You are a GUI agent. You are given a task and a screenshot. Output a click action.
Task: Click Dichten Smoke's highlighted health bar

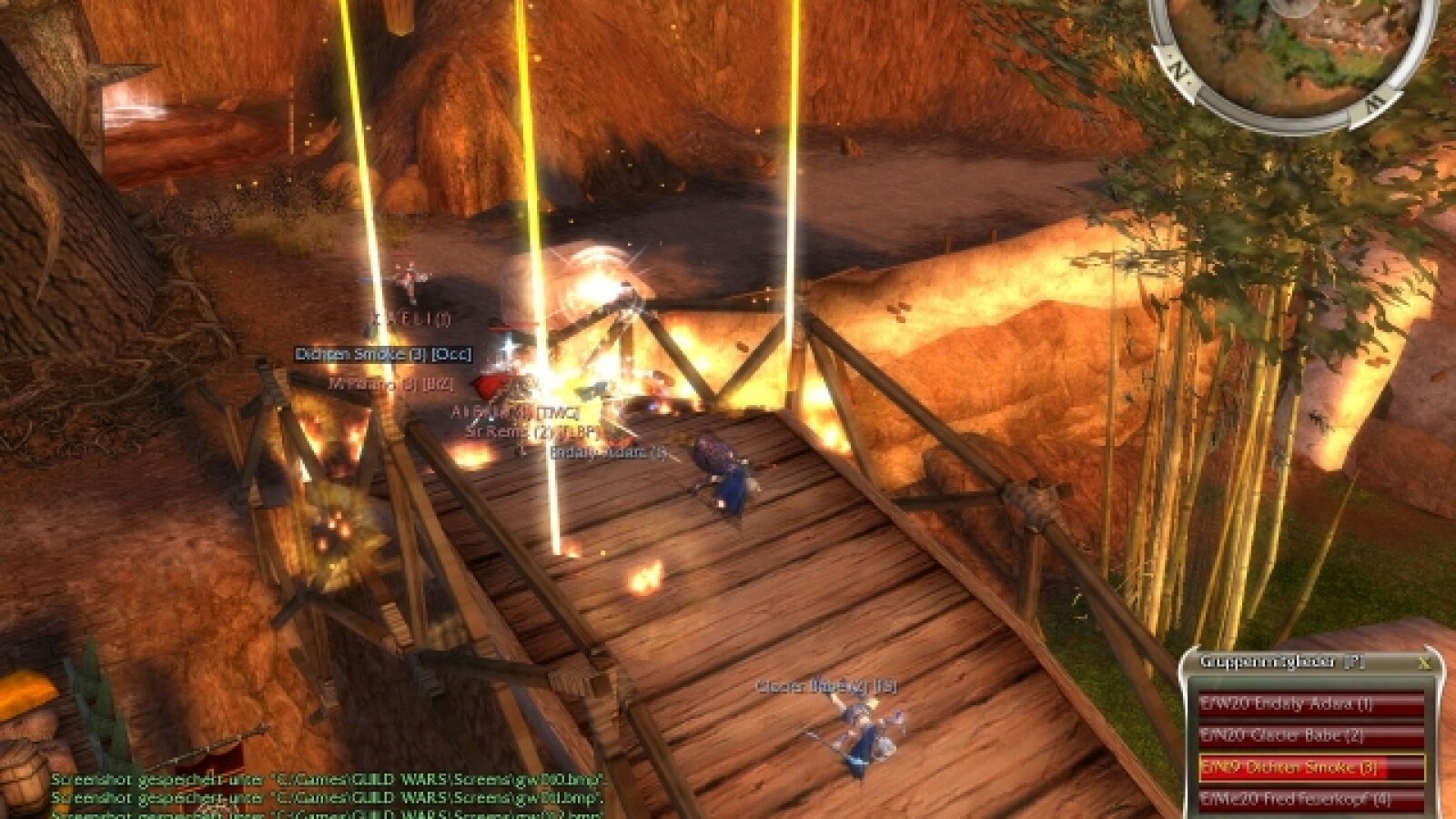pos(1292,767)
